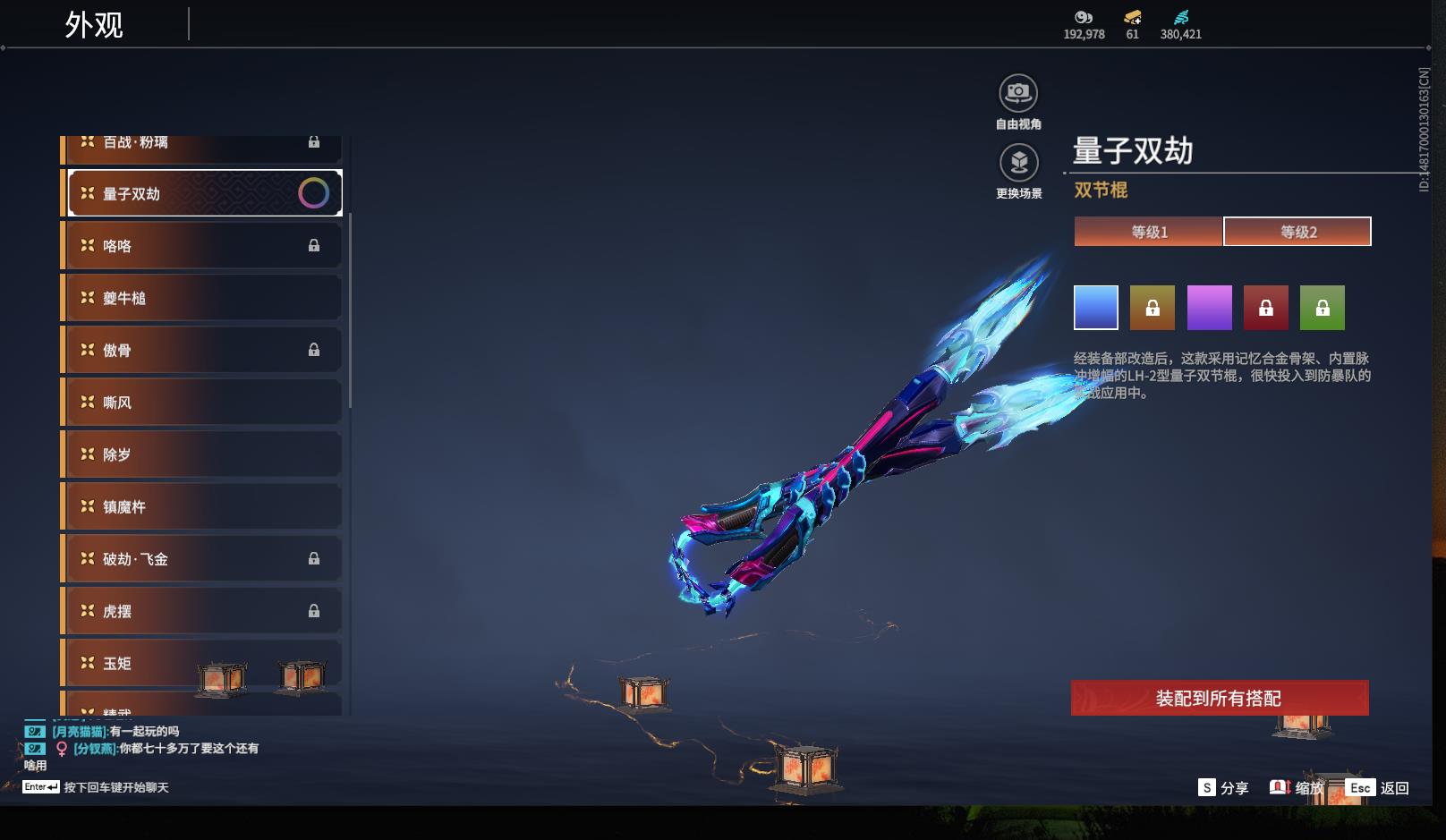Click the 更换场景 change scene icon
The height and width of the screenshot is (840, 1446).
[1018, 163]
